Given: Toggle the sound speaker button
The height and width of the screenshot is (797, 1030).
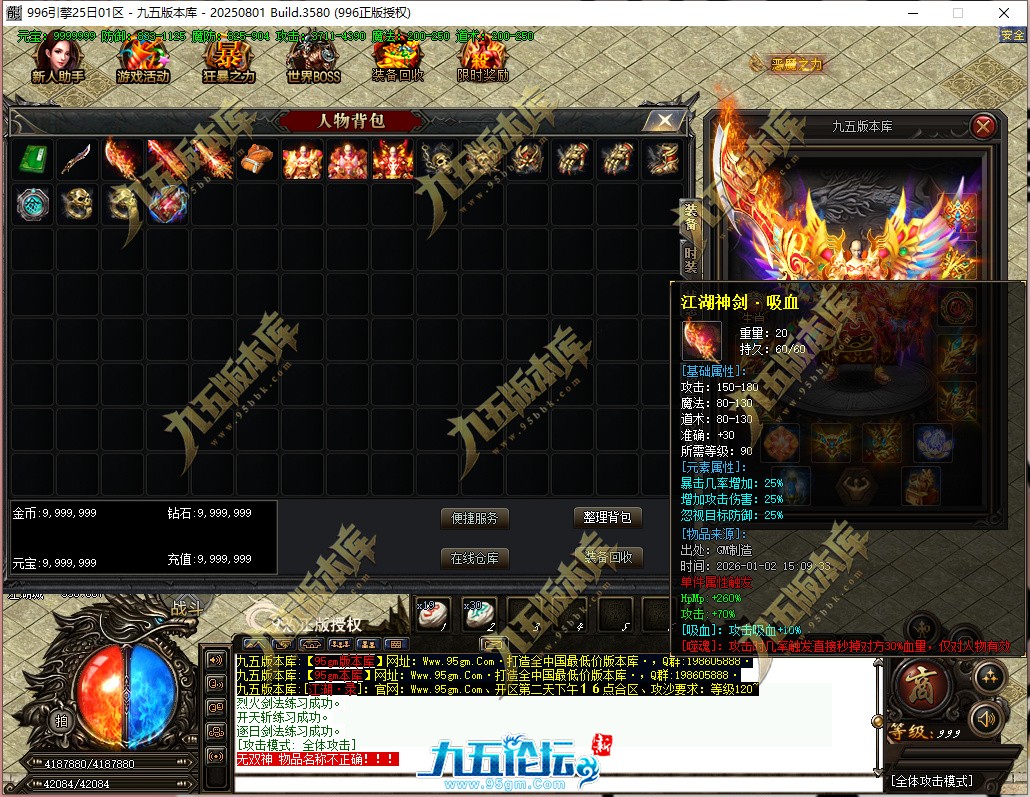Looking at the screenshot, I should [x=986, y=719].
